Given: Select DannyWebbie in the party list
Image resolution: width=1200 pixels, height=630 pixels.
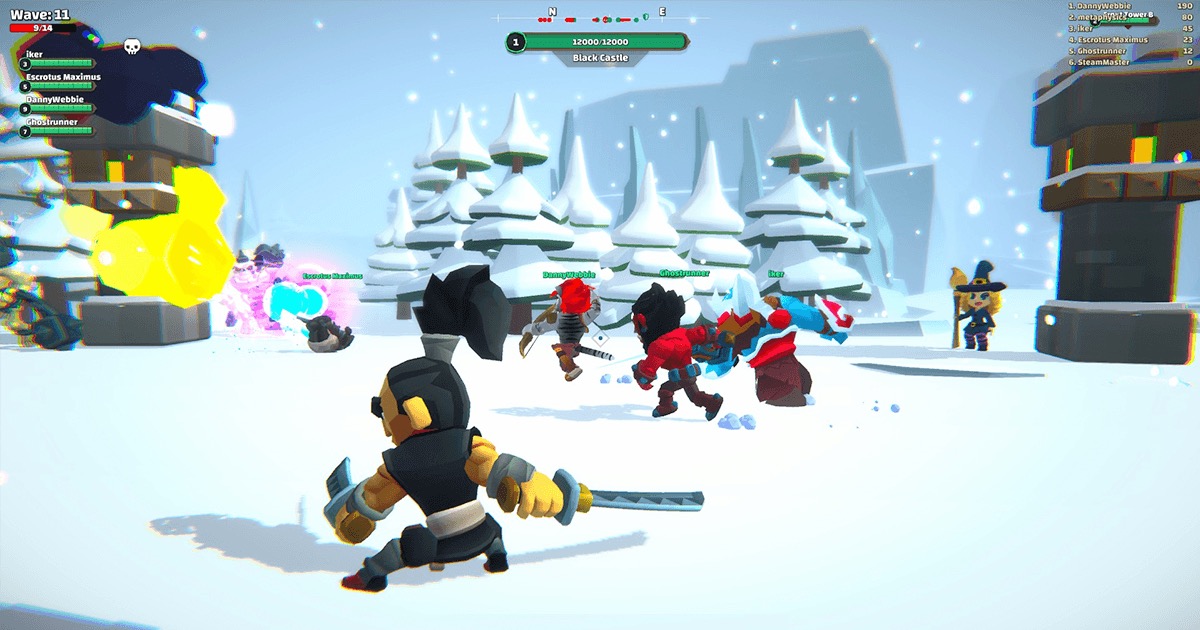Looking at the screenshot, I should [55, 99].
